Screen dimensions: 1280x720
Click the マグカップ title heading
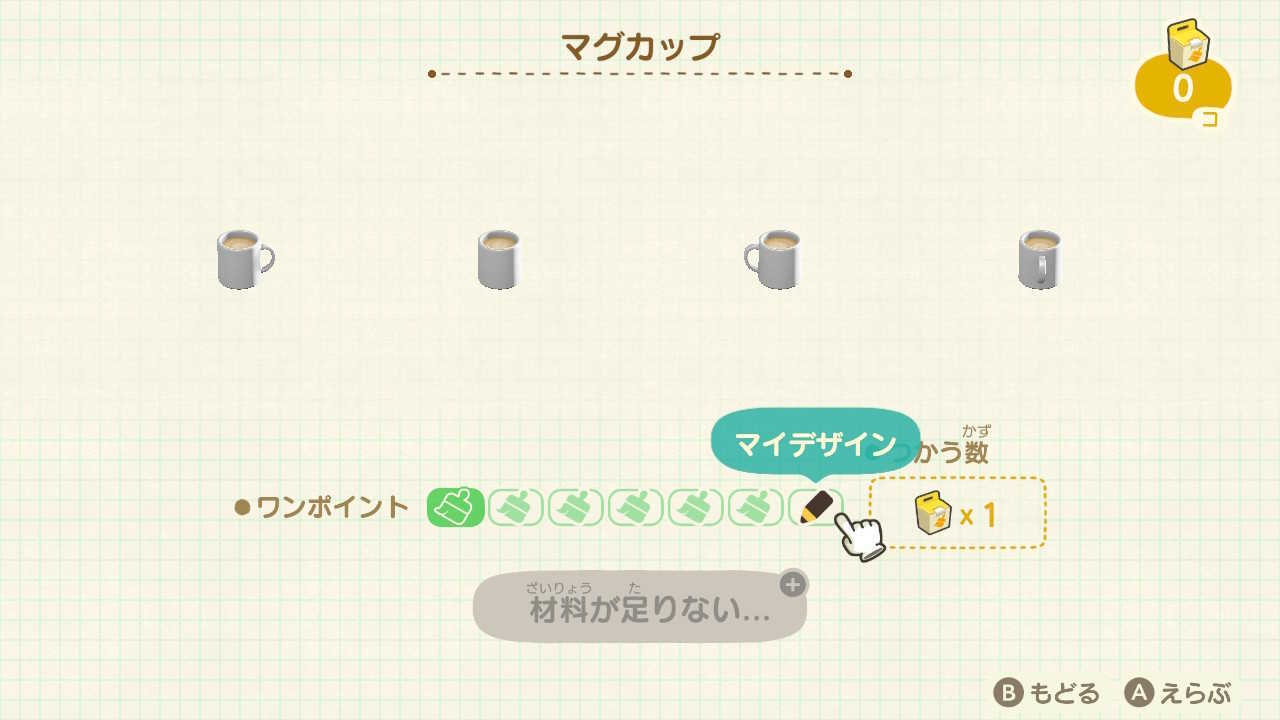pos(639,44)
